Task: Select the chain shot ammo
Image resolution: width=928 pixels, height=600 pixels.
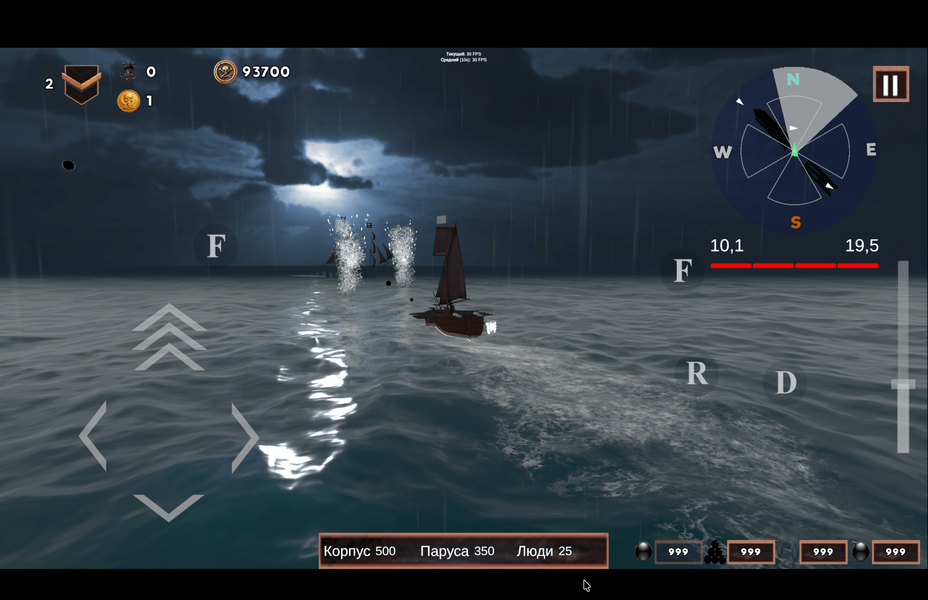Action: (788, 552)
